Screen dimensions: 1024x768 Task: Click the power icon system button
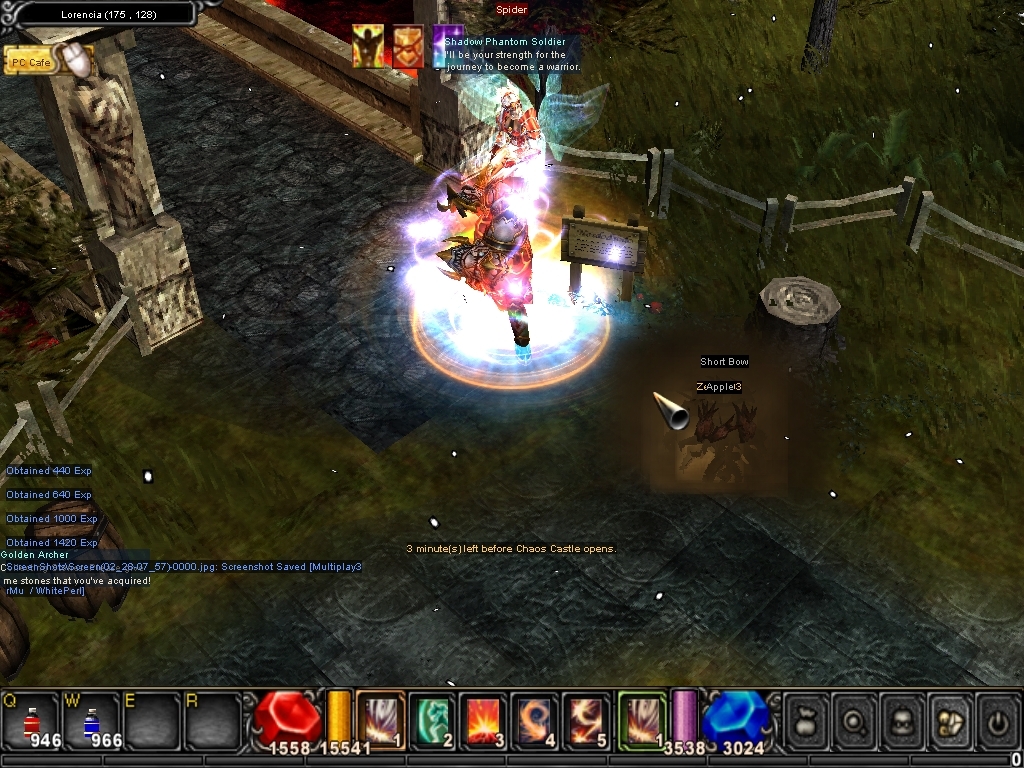(997, 719)
